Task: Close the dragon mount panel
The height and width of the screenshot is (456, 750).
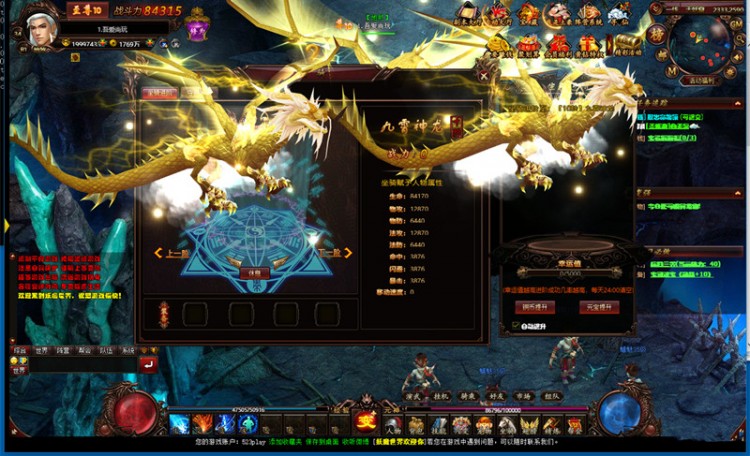Action: pyautogui.click(x=485, y=74)
